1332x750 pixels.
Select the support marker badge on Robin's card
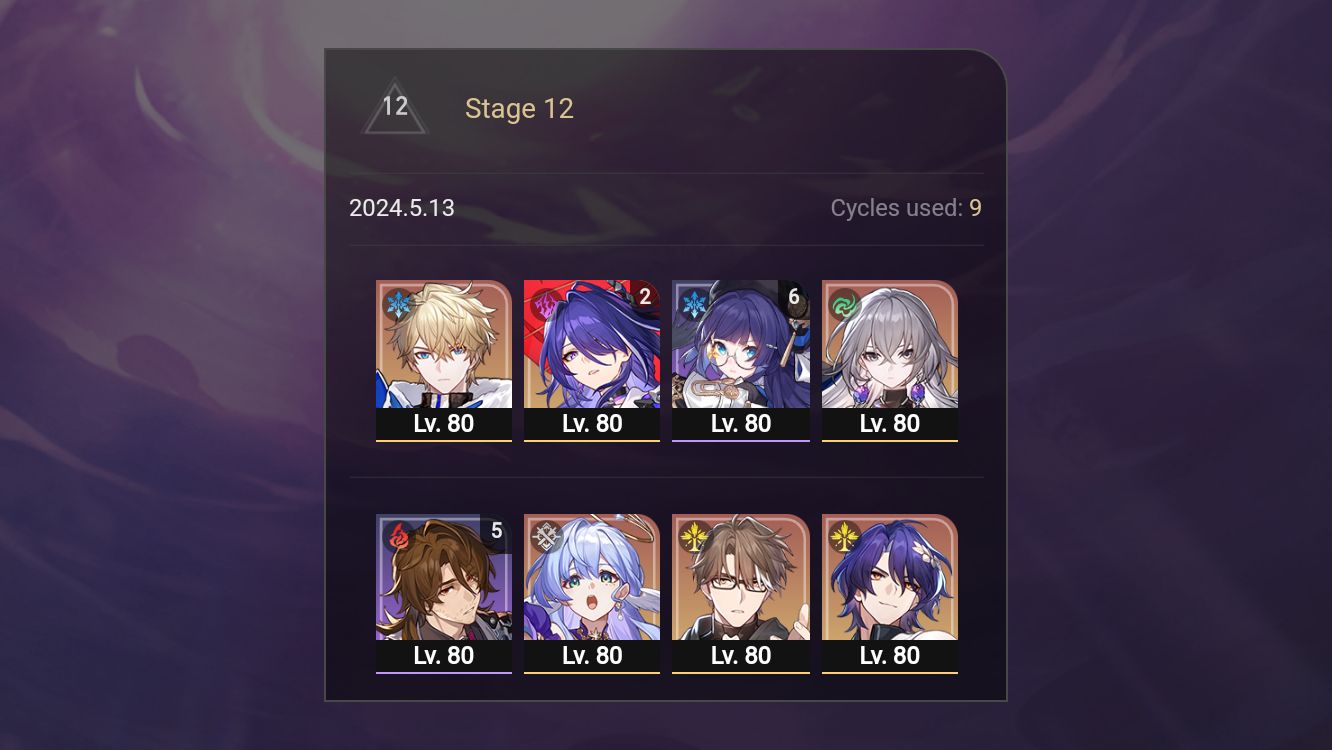[544, 535]
